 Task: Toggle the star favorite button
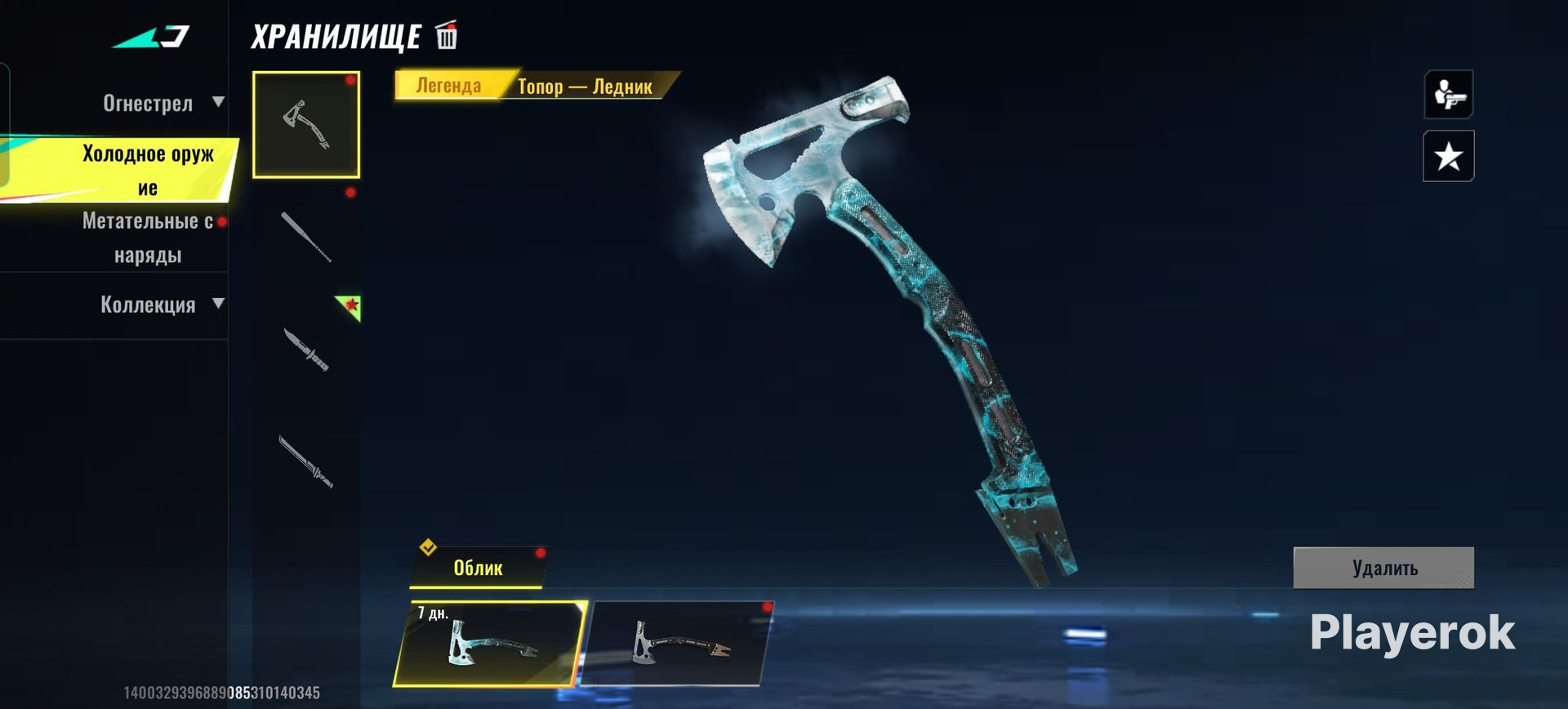click(x=1448, y=156)
